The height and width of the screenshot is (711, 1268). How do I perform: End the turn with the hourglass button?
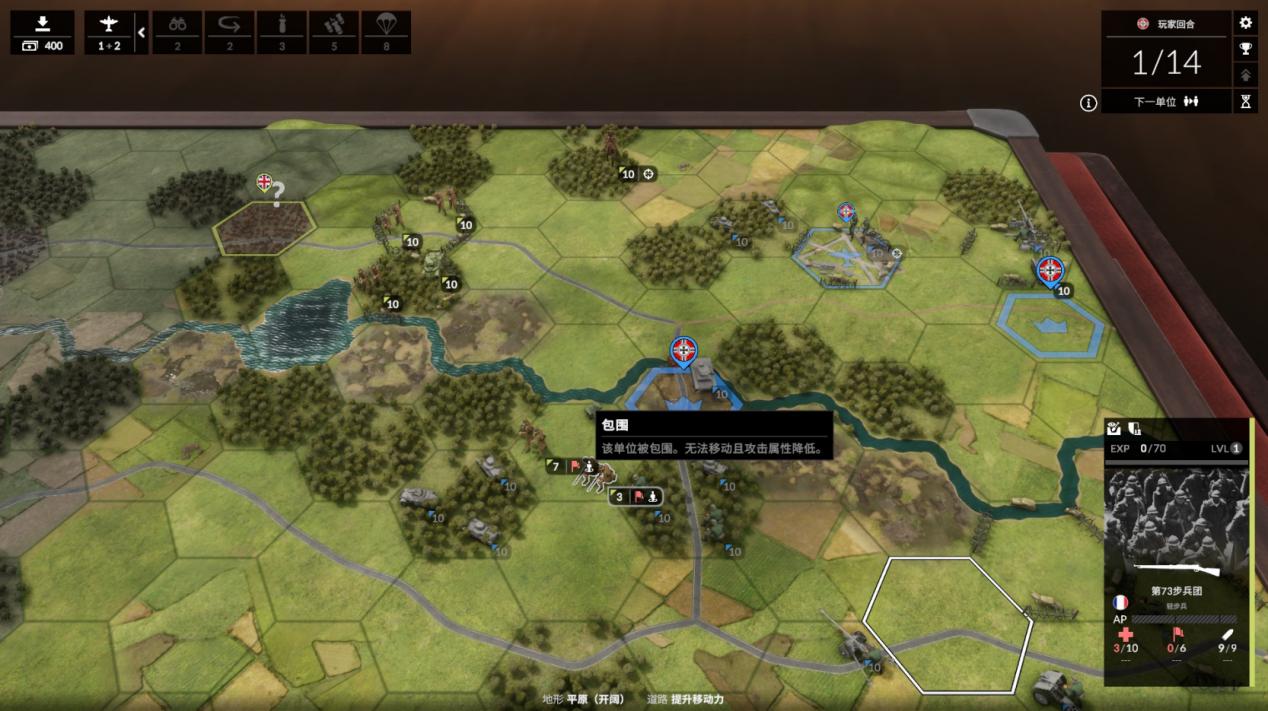tap(1245, 101)
